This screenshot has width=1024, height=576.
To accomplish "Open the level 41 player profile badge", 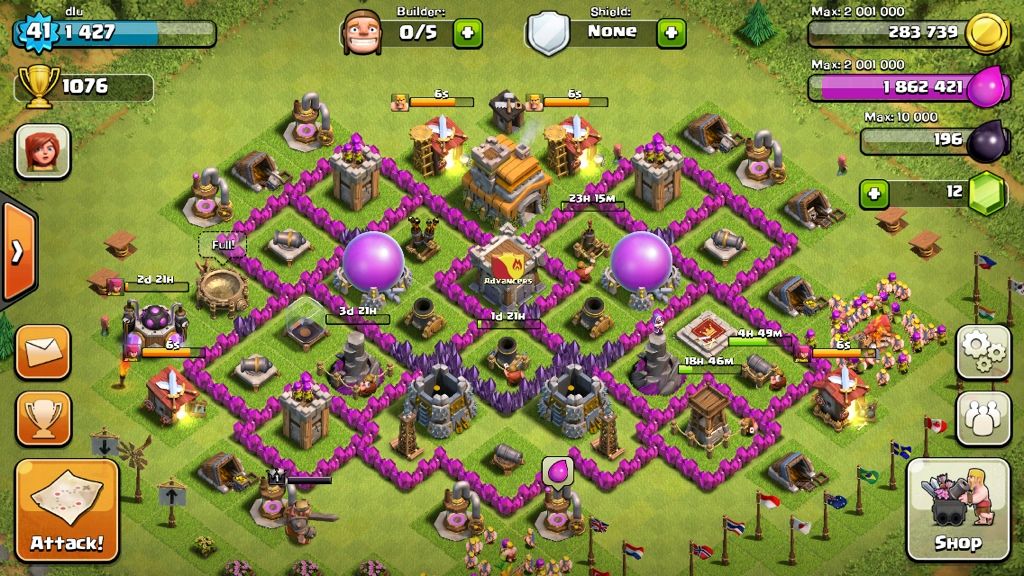I will (x=37, y=32).
